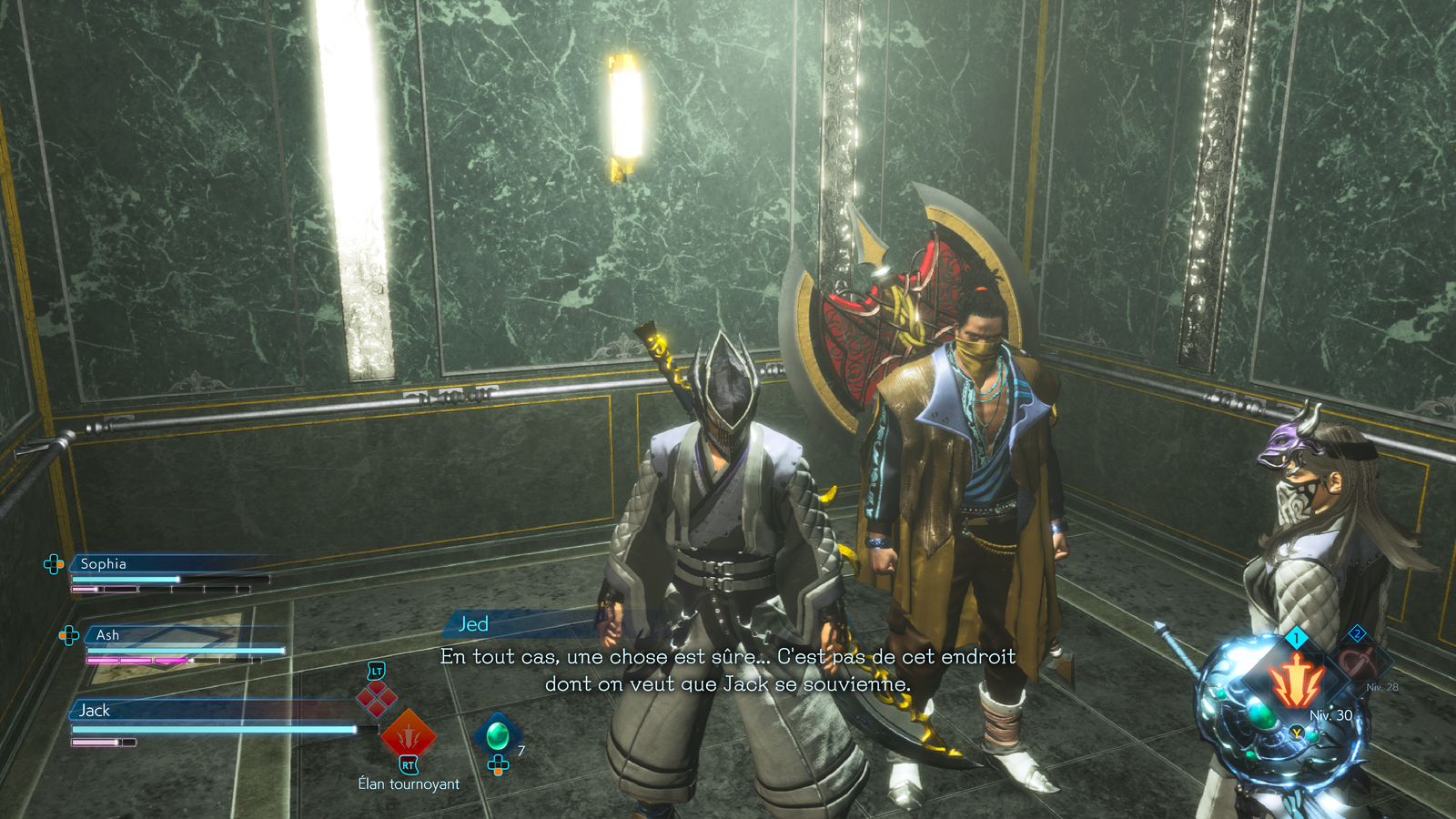Use the green potion orb item
1456x819 pixels.
498,733
